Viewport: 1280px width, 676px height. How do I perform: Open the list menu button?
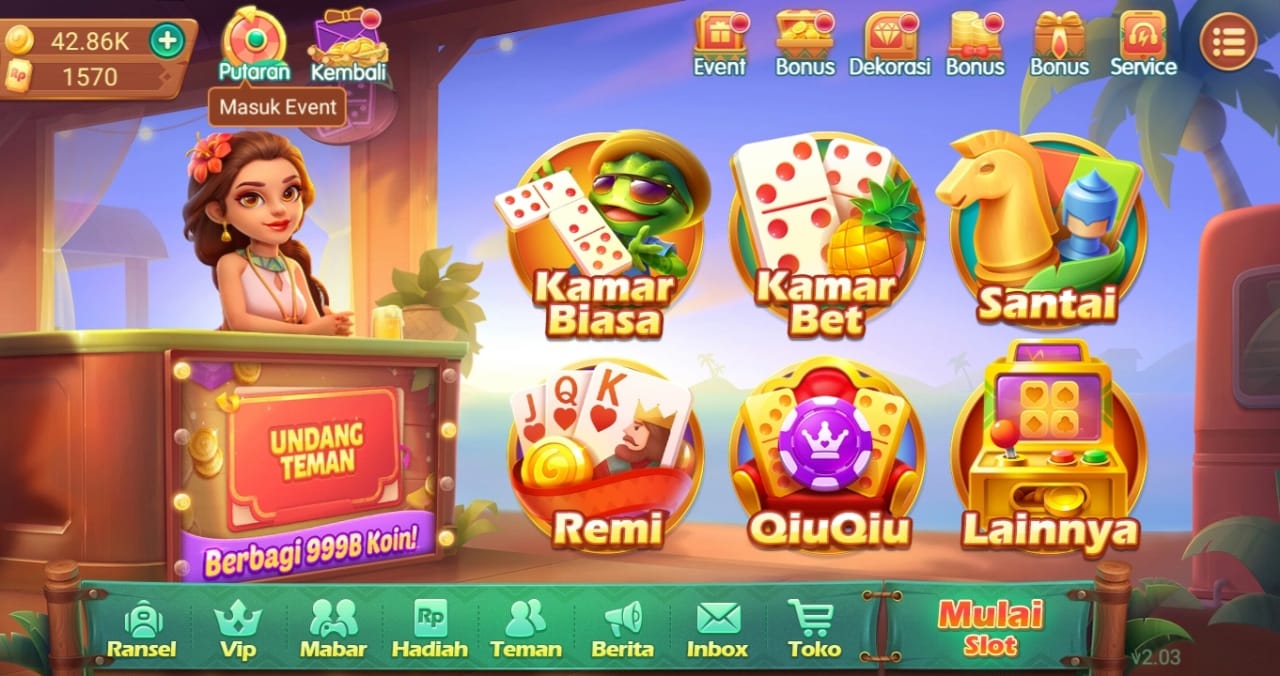(x=1228, y=42)
